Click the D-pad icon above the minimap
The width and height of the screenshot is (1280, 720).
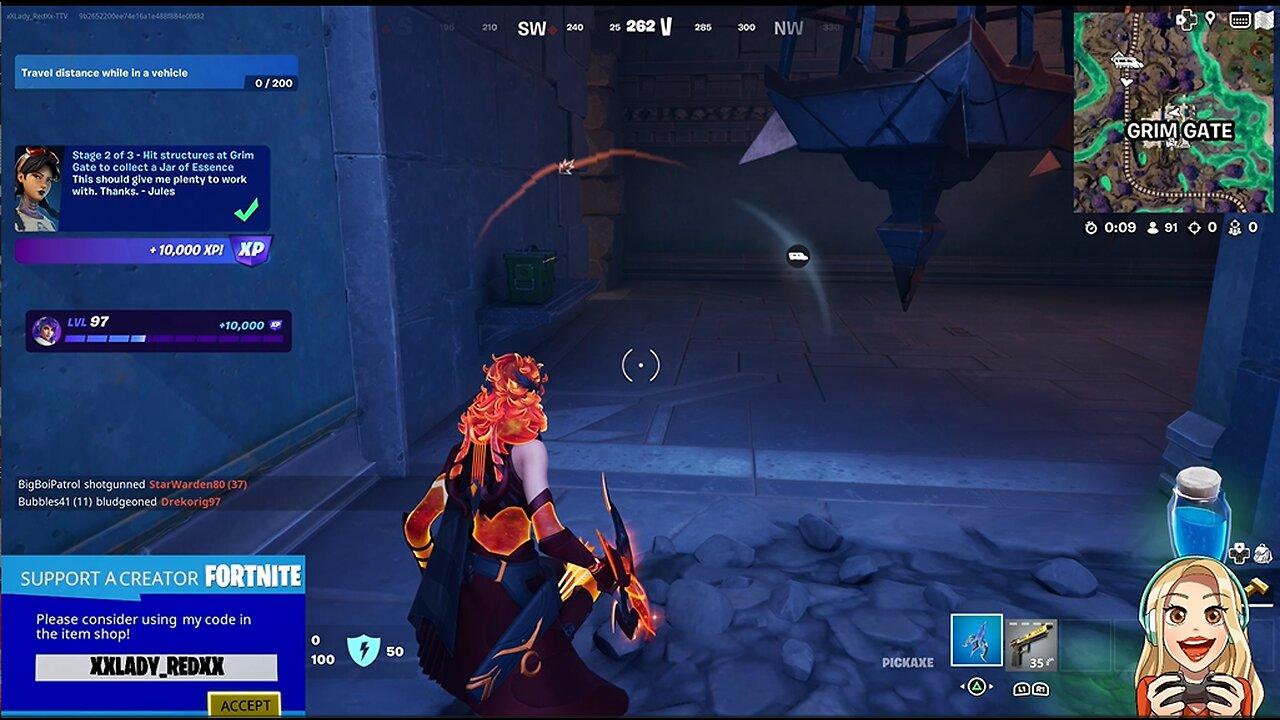[1186, 21]
